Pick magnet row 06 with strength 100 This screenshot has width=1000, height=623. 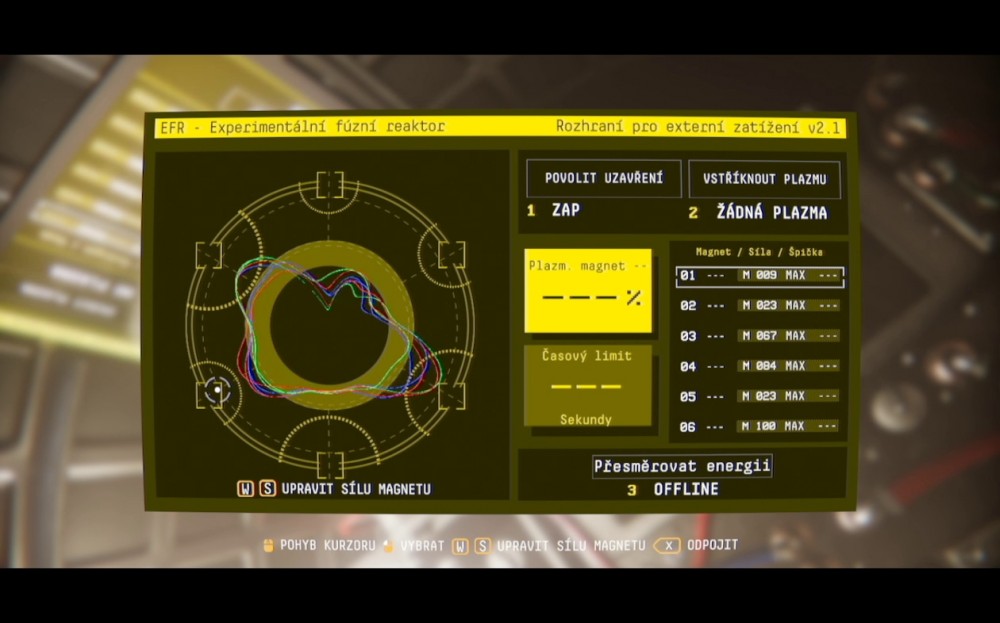click(760, 427)
